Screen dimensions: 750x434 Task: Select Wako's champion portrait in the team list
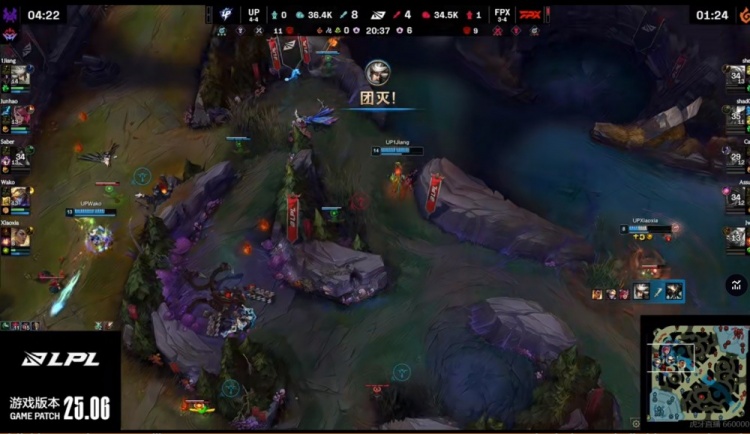(20, 196)
